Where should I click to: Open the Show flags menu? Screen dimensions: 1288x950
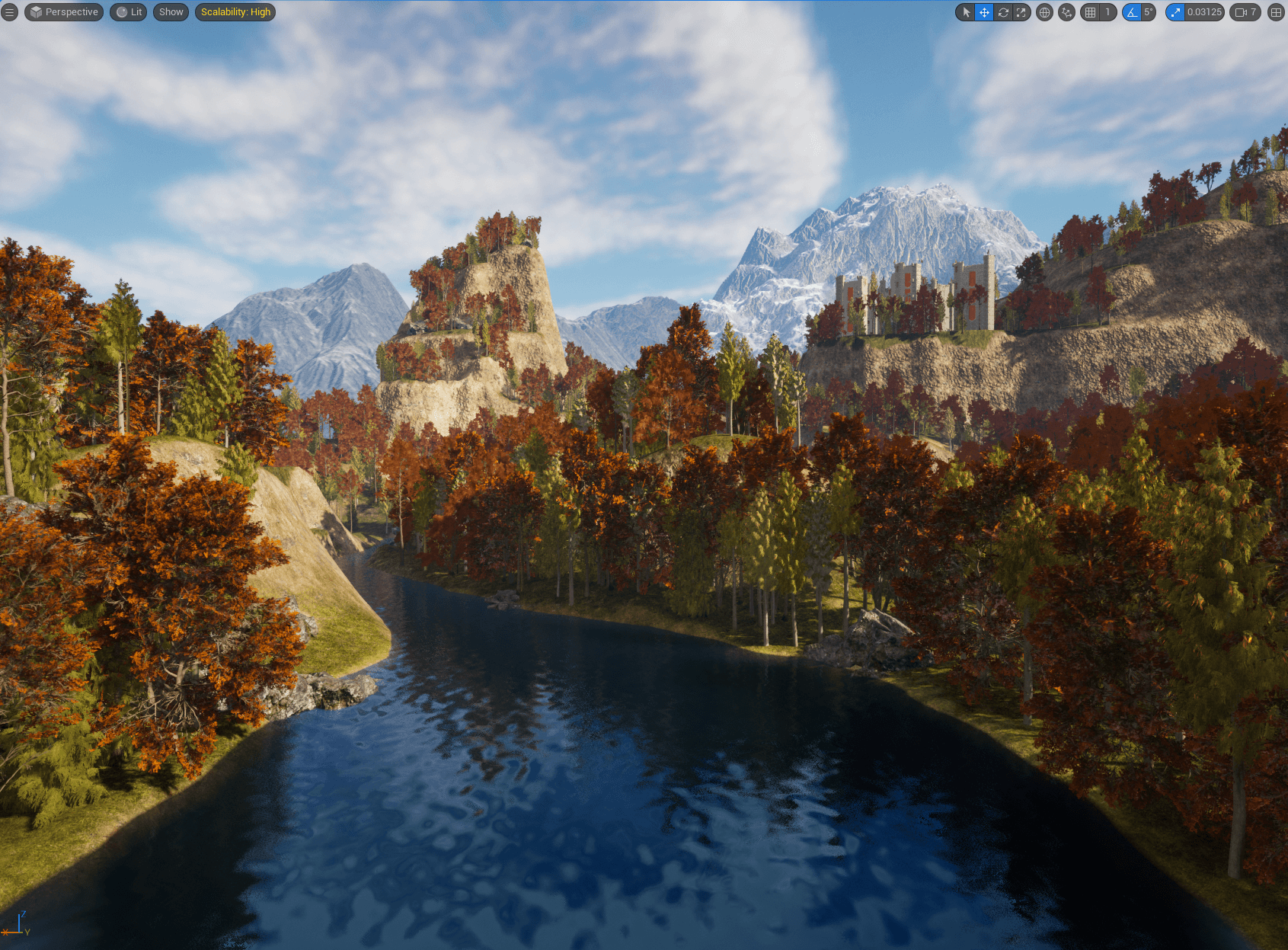tap(171, 12)
